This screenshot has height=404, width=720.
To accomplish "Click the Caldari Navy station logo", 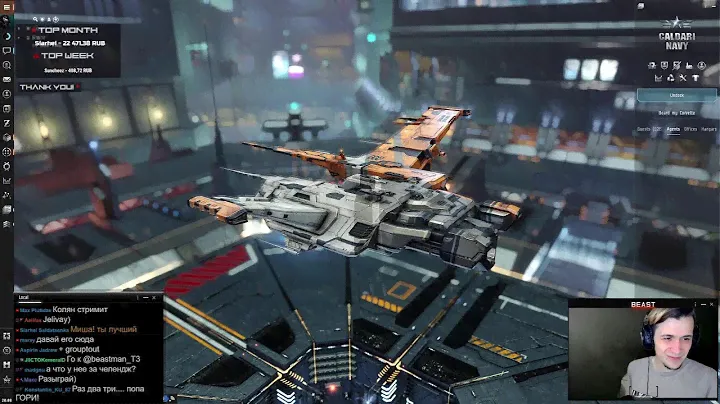I will pyautogui.click(x=677, y=30).
